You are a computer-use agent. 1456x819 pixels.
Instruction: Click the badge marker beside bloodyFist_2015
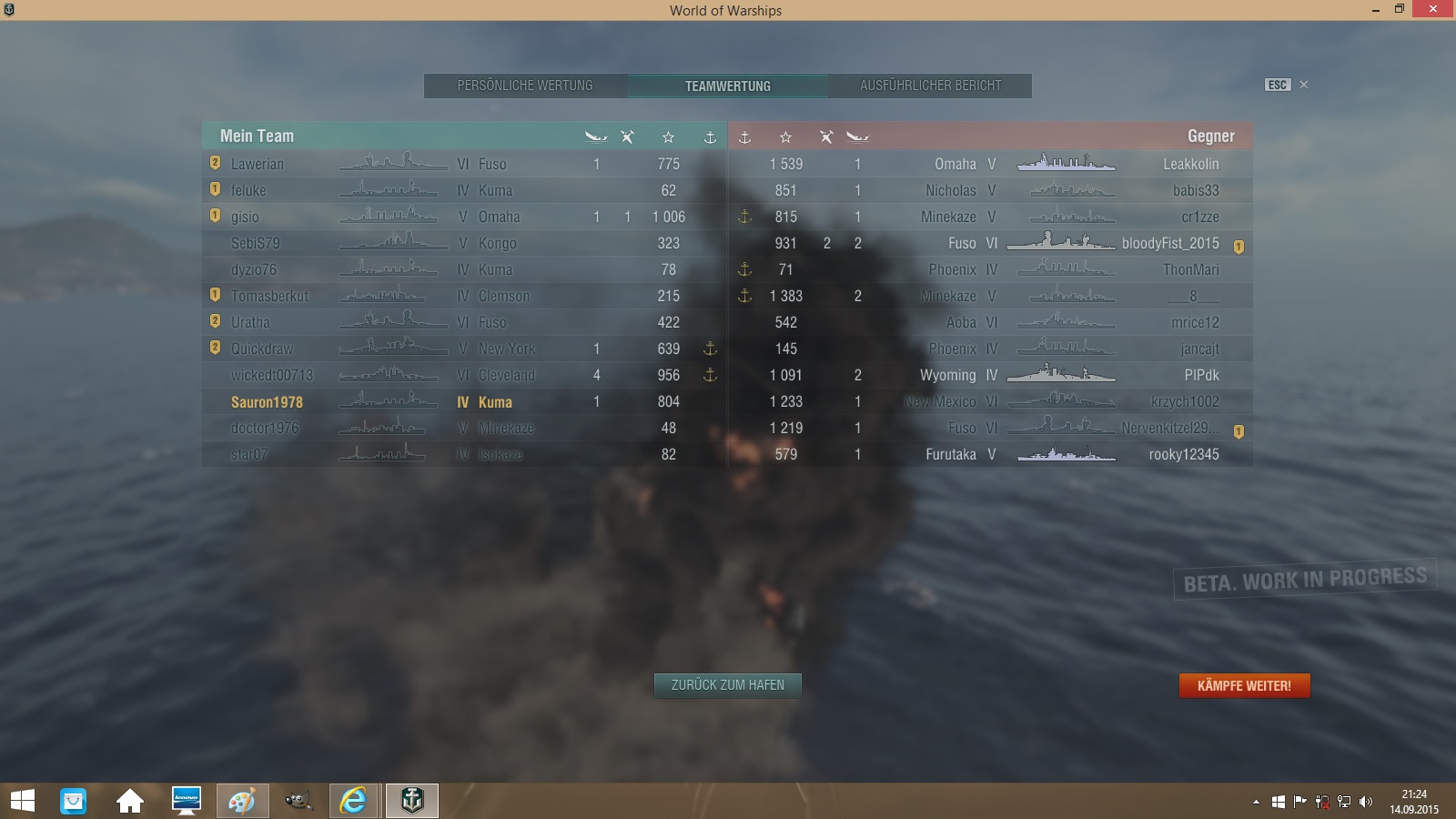point(1239,244)
